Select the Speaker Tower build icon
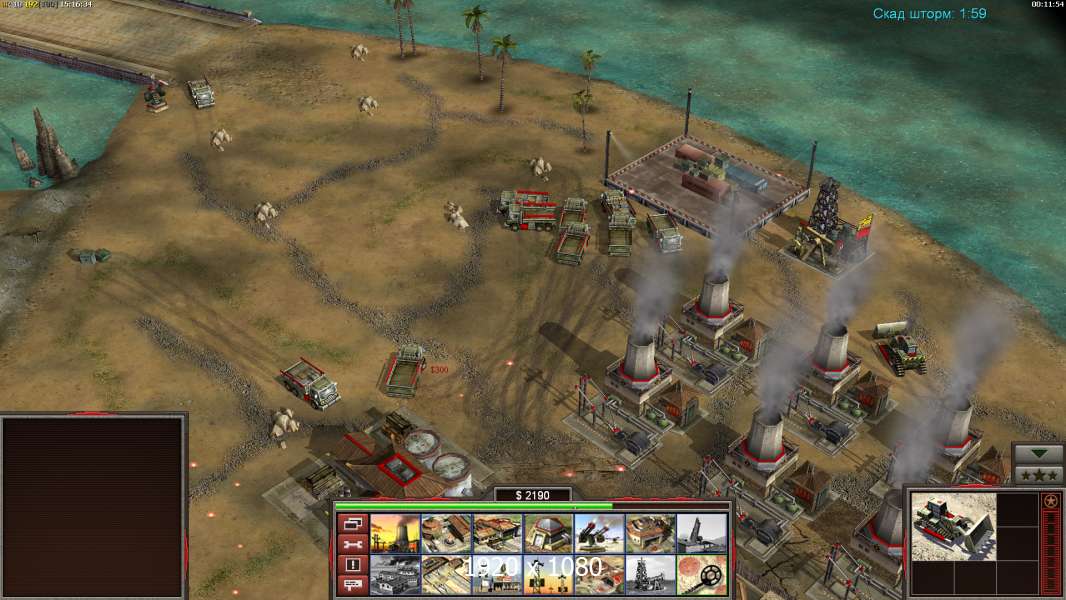 coord(548,575)
